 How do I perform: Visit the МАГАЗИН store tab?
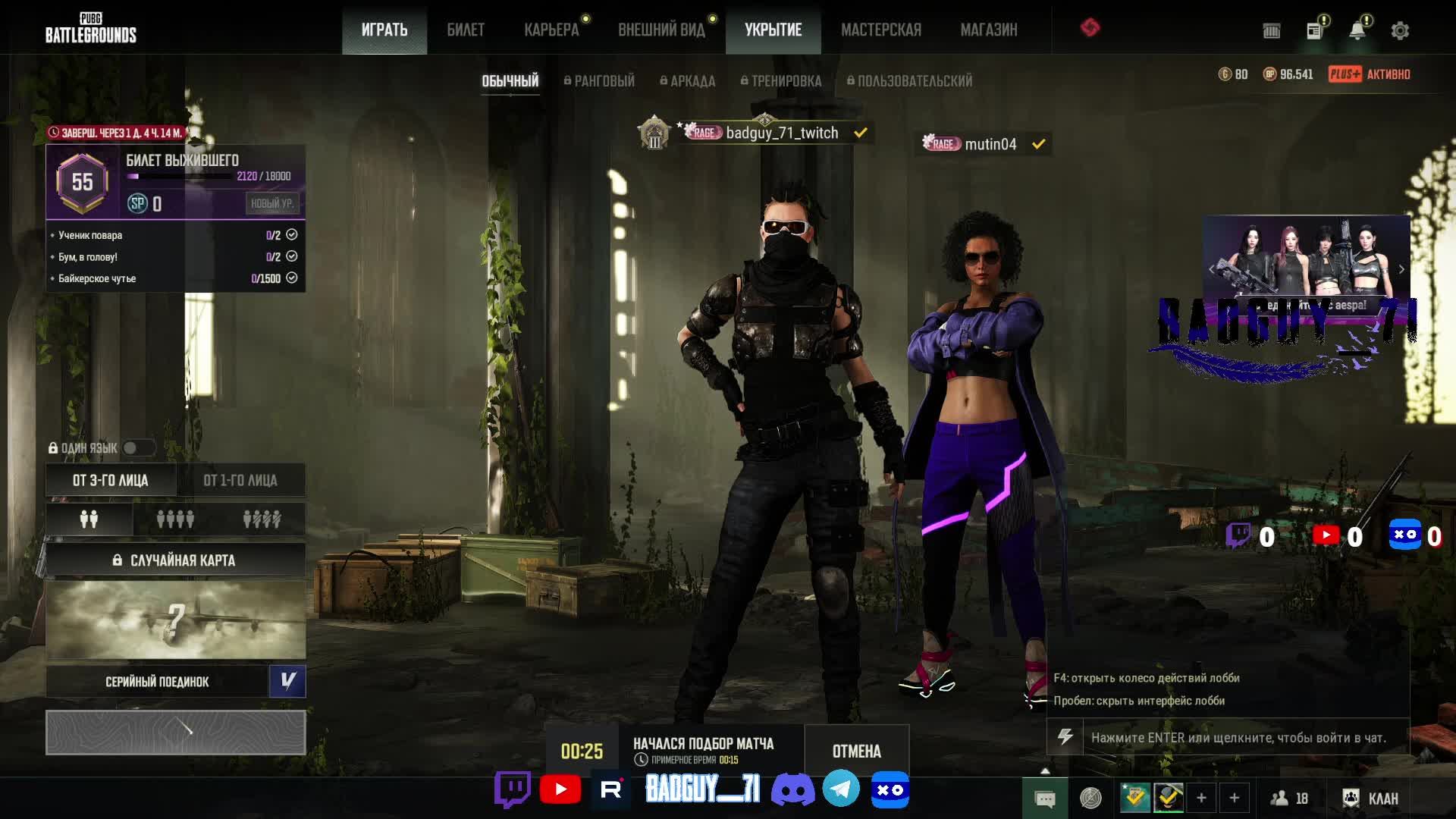click(x=988, y=30)
